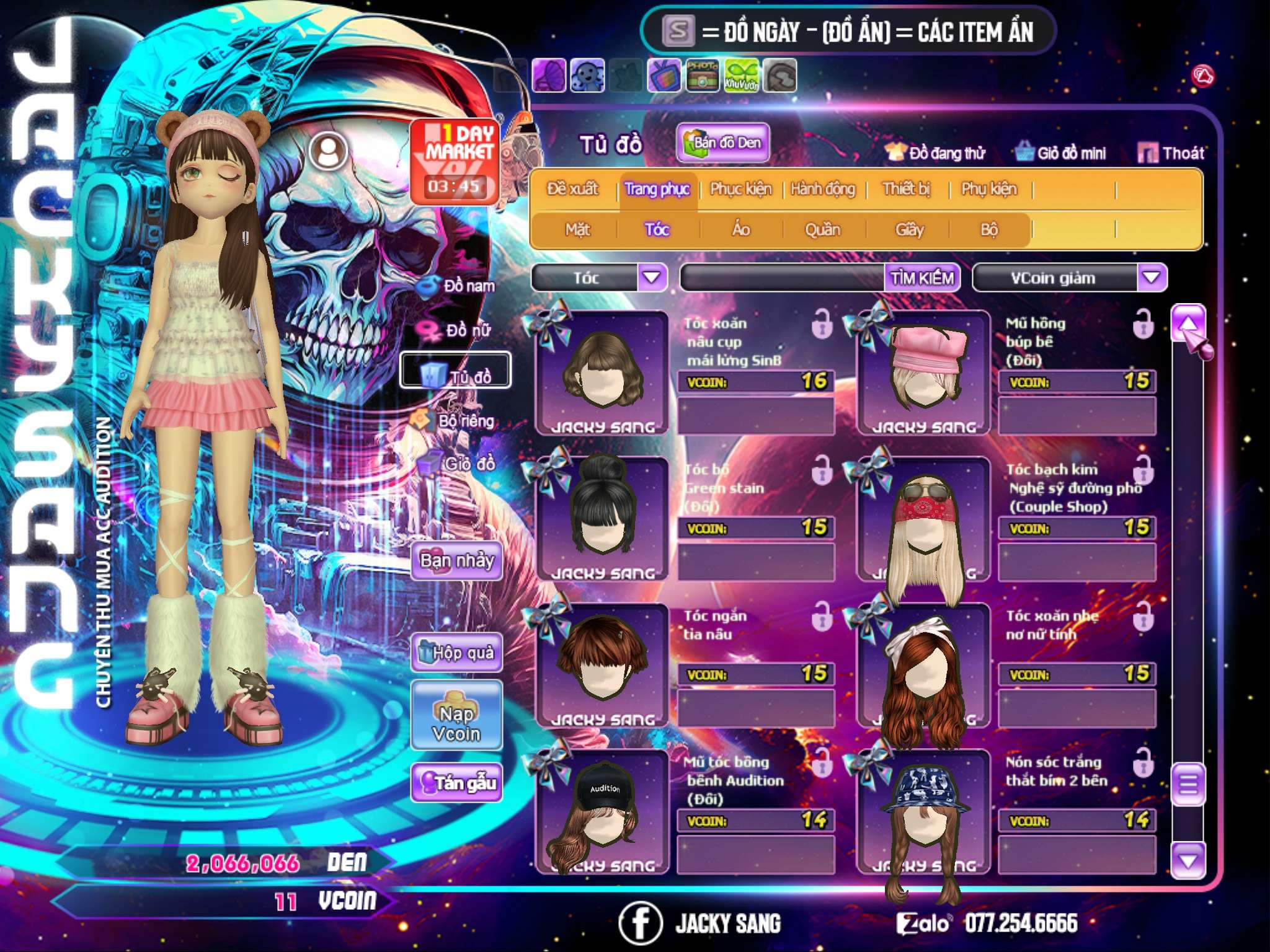Choose the Áo clothing subcategory
Viewport: 1270px width, 952px height.
[x=741, y=230]
